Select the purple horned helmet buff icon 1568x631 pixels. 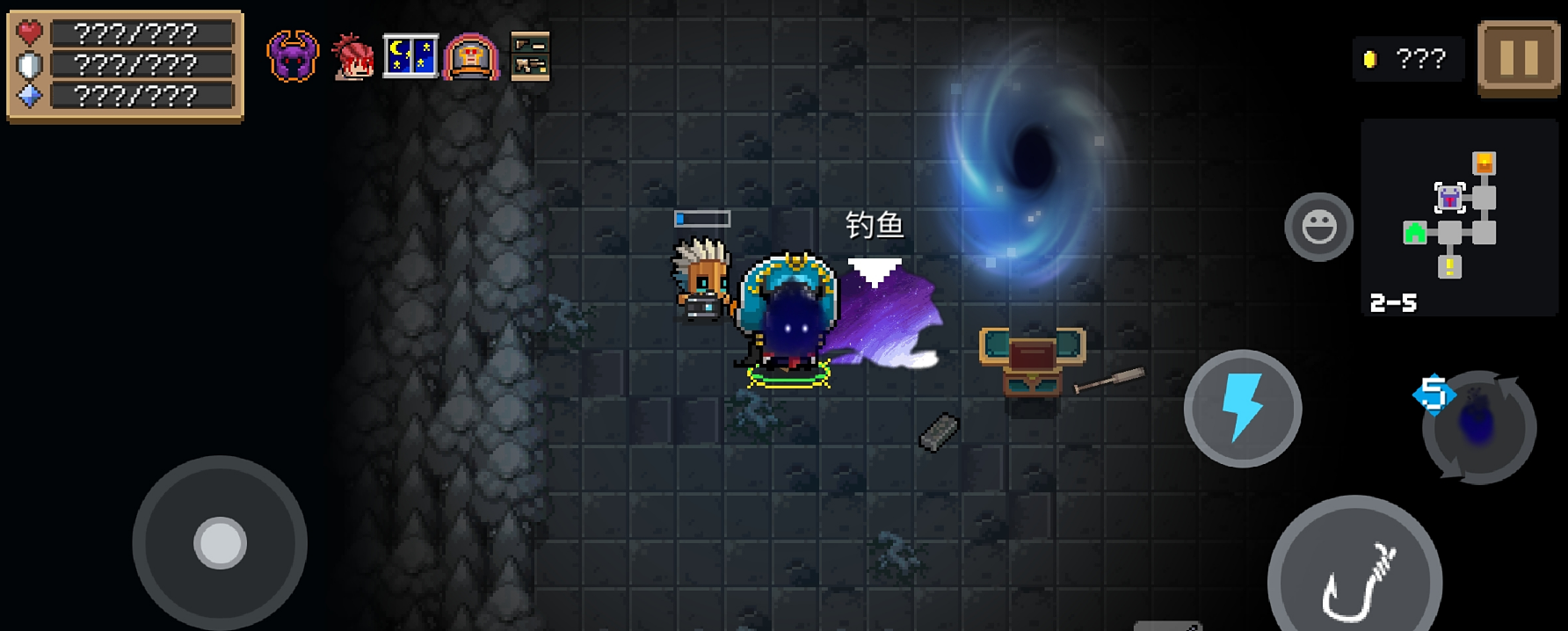[293, 57]
